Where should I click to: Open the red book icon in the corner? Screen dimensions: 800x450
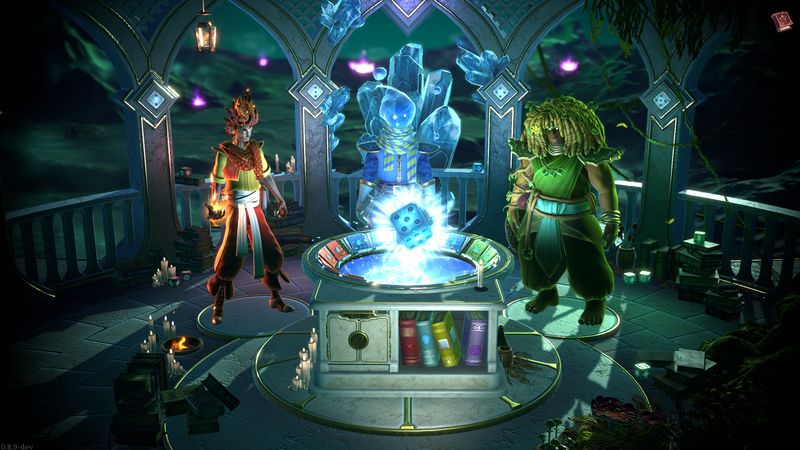[780, 20]
